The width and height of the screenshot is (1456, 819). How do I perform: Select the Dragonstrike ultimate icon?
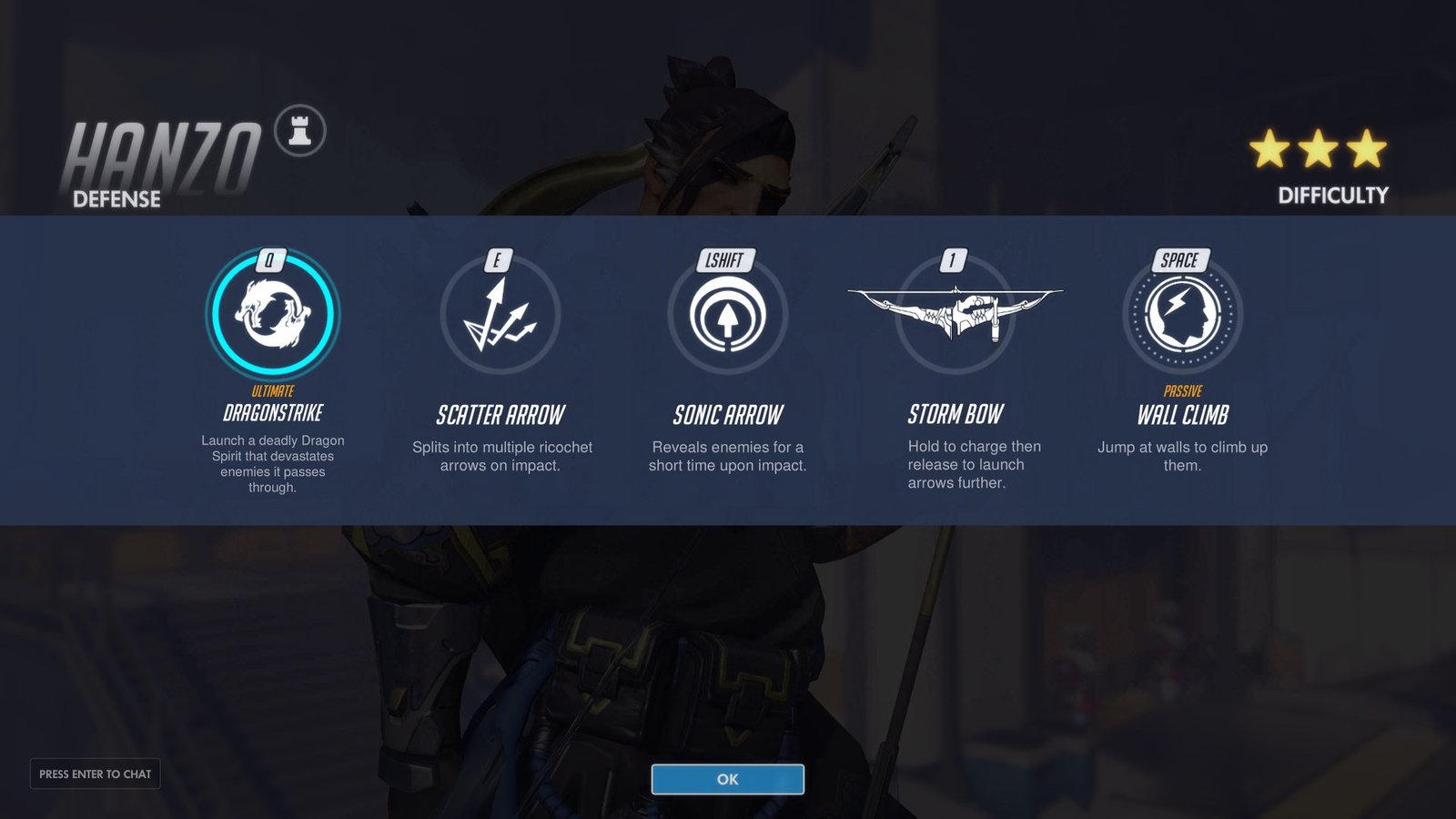click(273, 314)
